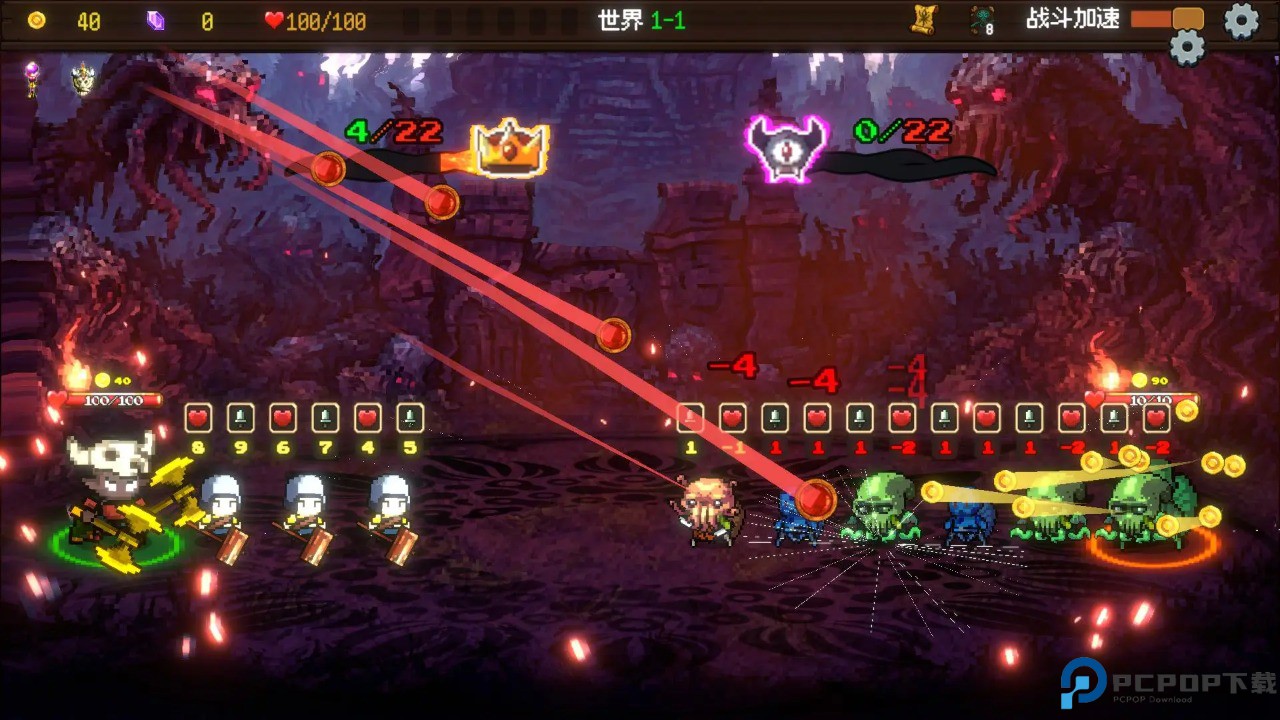Screen dimensions: 1280x720
Task: Open the scroll icon in the top bar
Action: (922, 18)
